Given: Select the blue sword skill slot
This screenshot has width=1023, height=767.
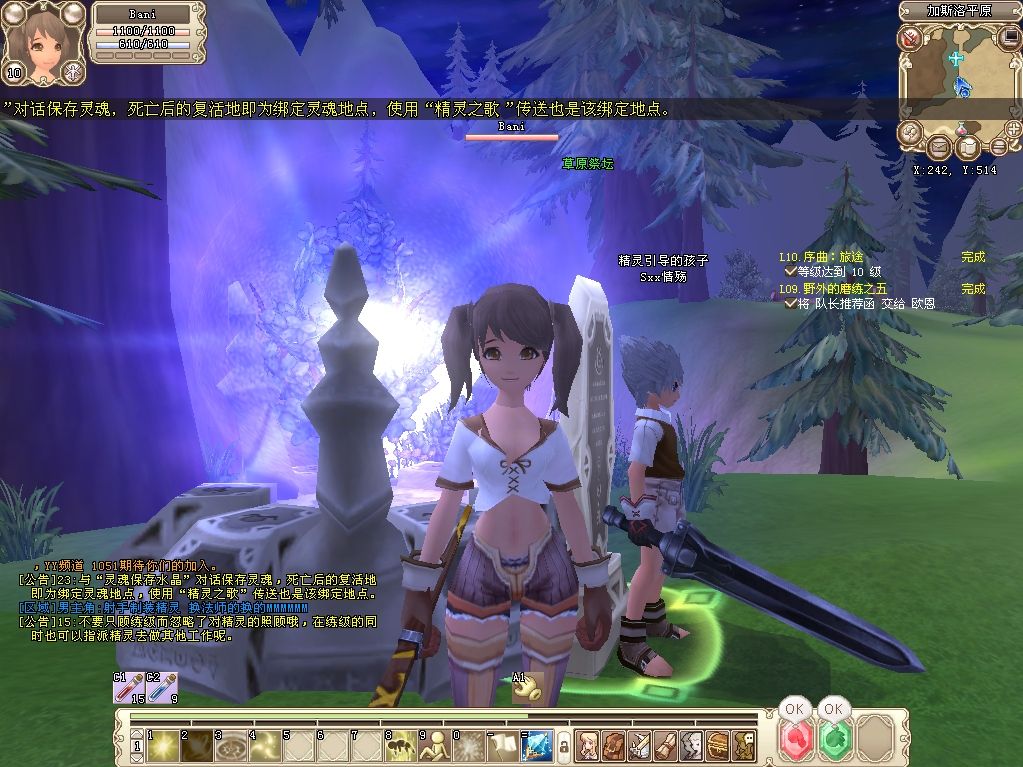Looking at the screenshot, I should 538,744.
